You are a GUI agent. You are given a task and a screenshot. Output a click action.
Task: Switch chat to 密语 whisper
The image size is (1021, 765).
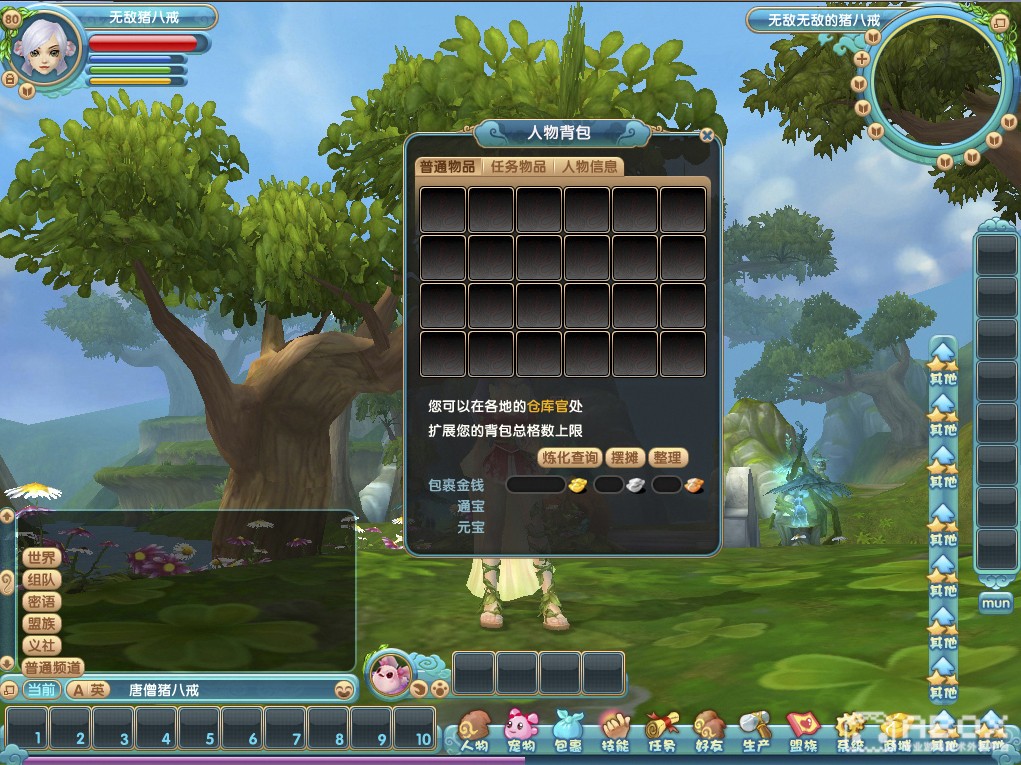tap(41, 602)
